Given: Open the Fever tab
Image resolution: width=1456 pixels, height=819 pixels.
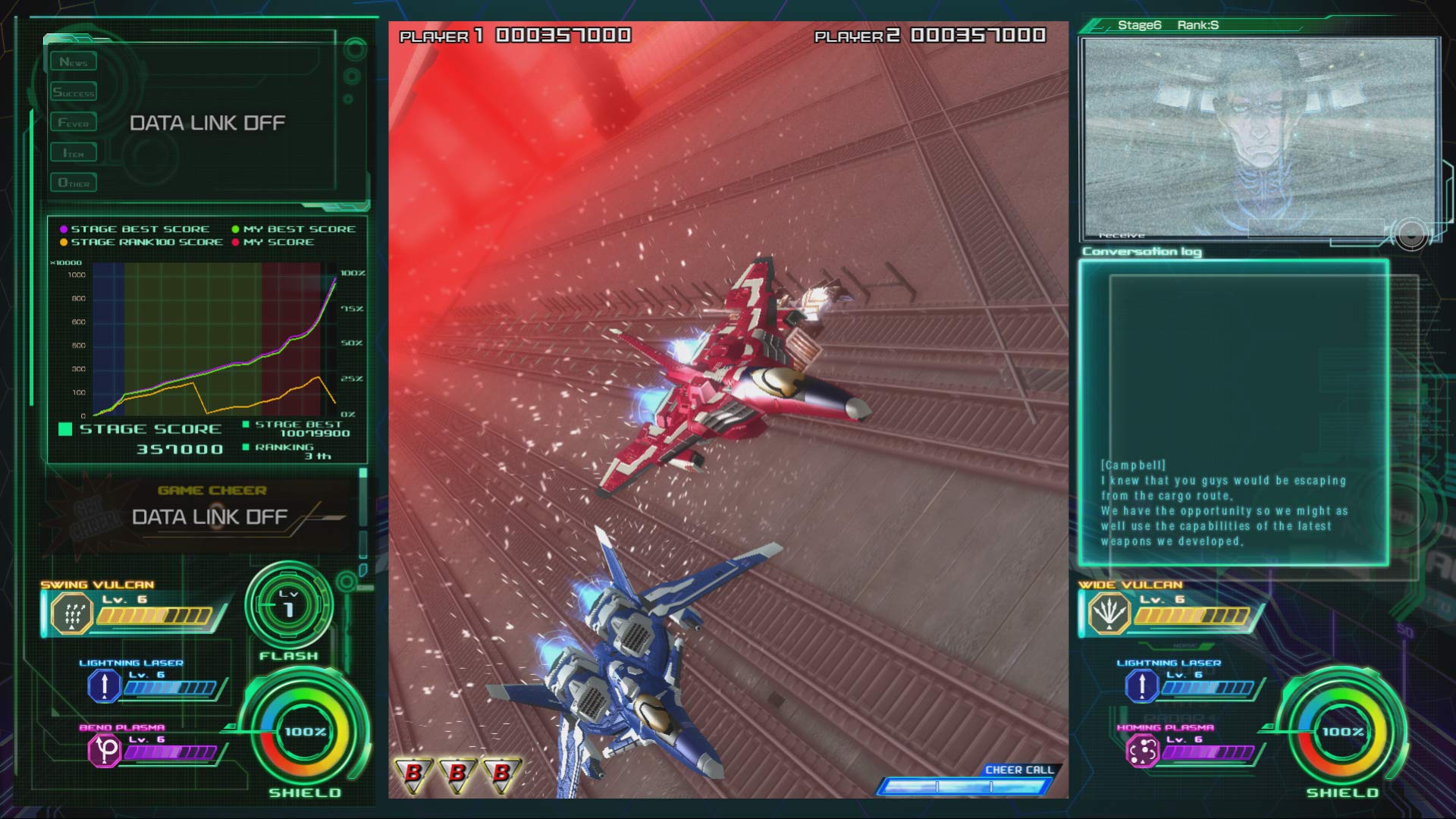Looking at the screenshot, I should (x=74, y=121).
